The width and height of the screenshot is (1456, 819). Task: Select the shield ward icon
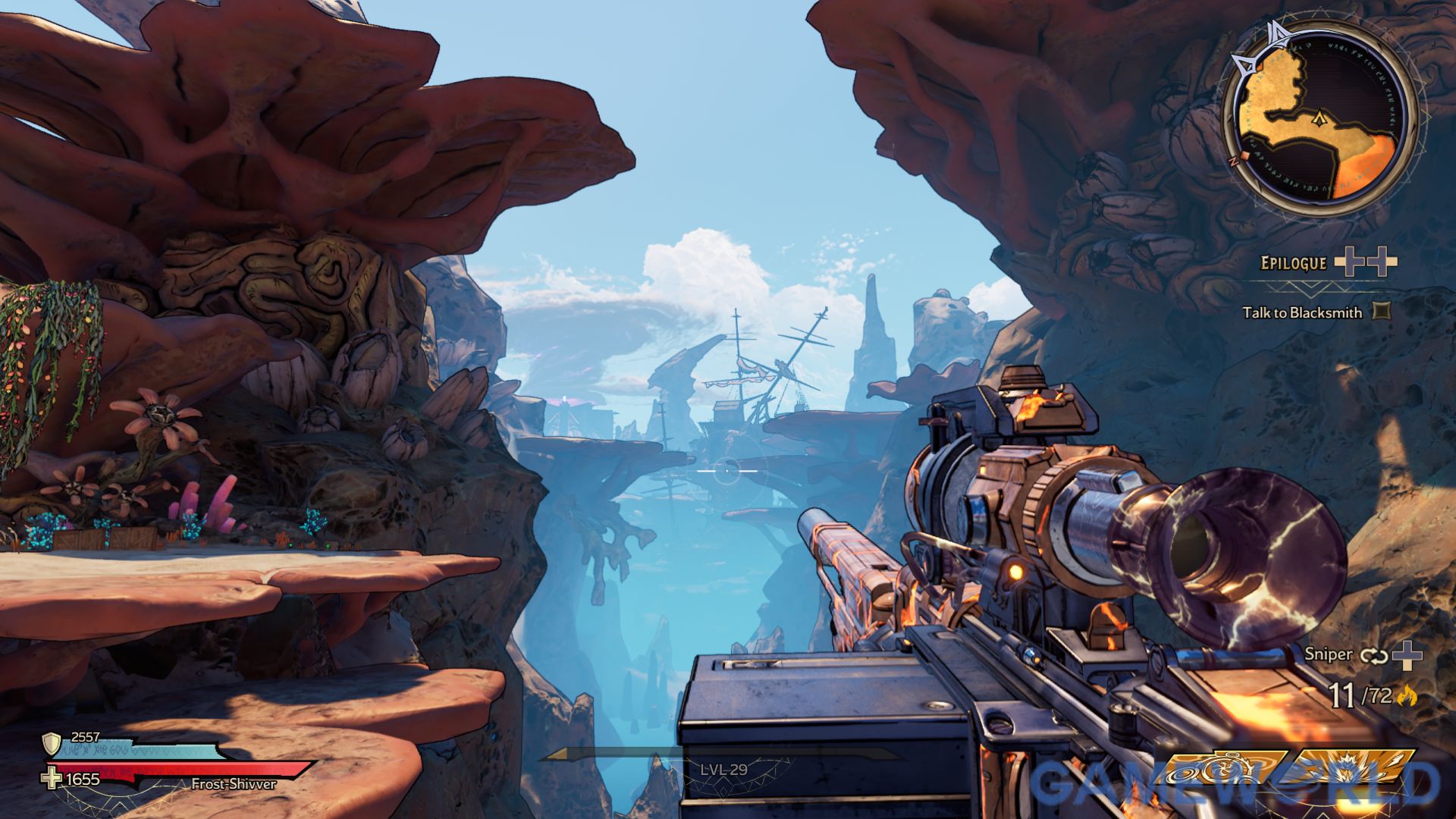[x=52, y=744]
